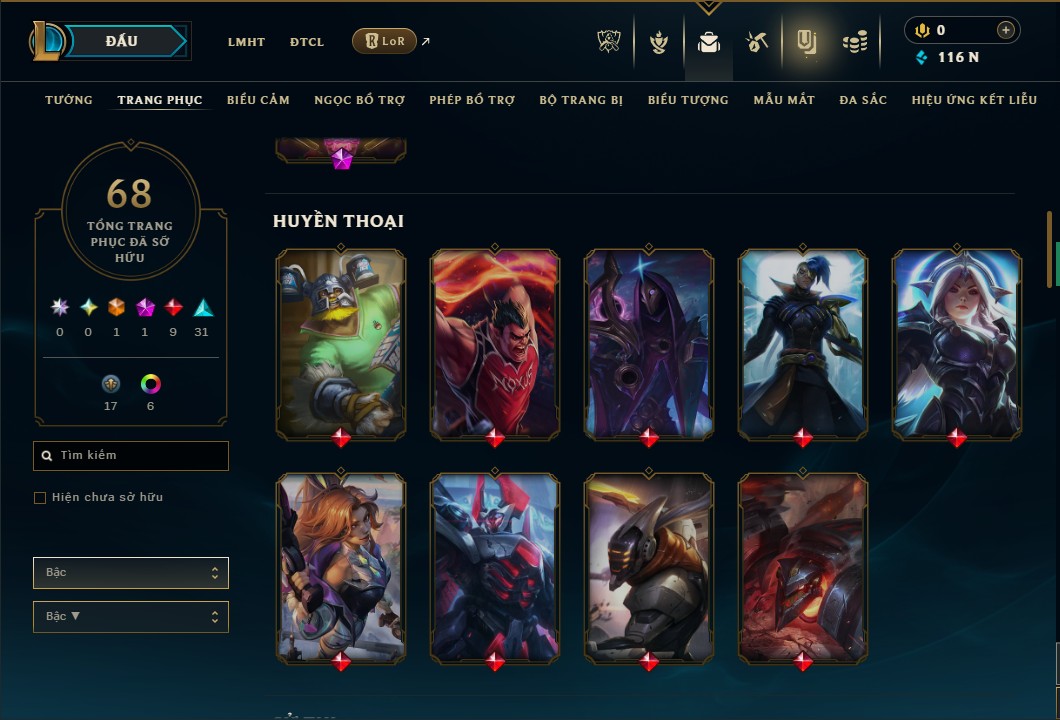
Task: Switch to the Đa Sắc tab
Action: click(863, 100)
